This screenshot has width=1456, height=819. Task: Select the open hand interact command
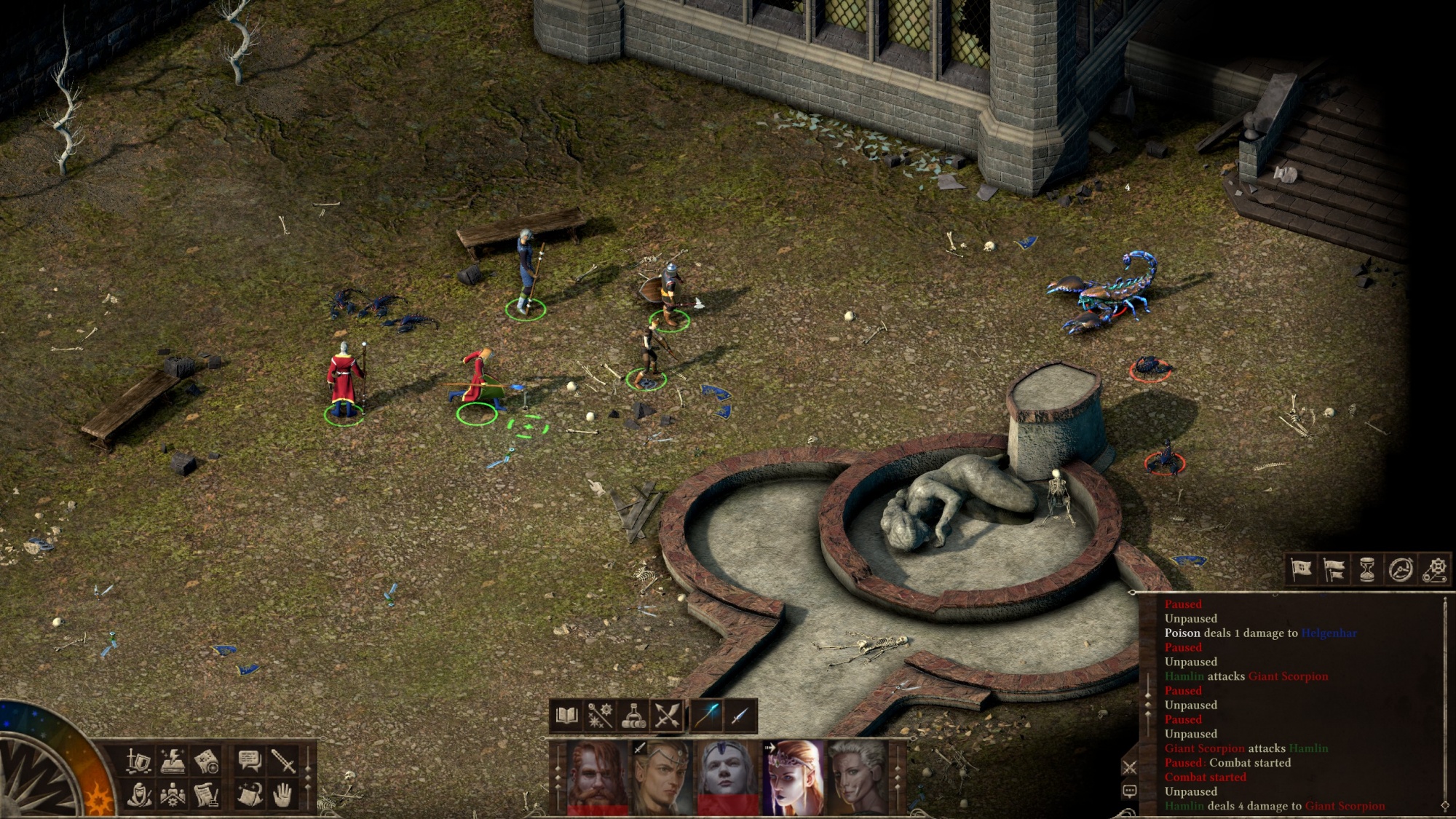[282, 795]
